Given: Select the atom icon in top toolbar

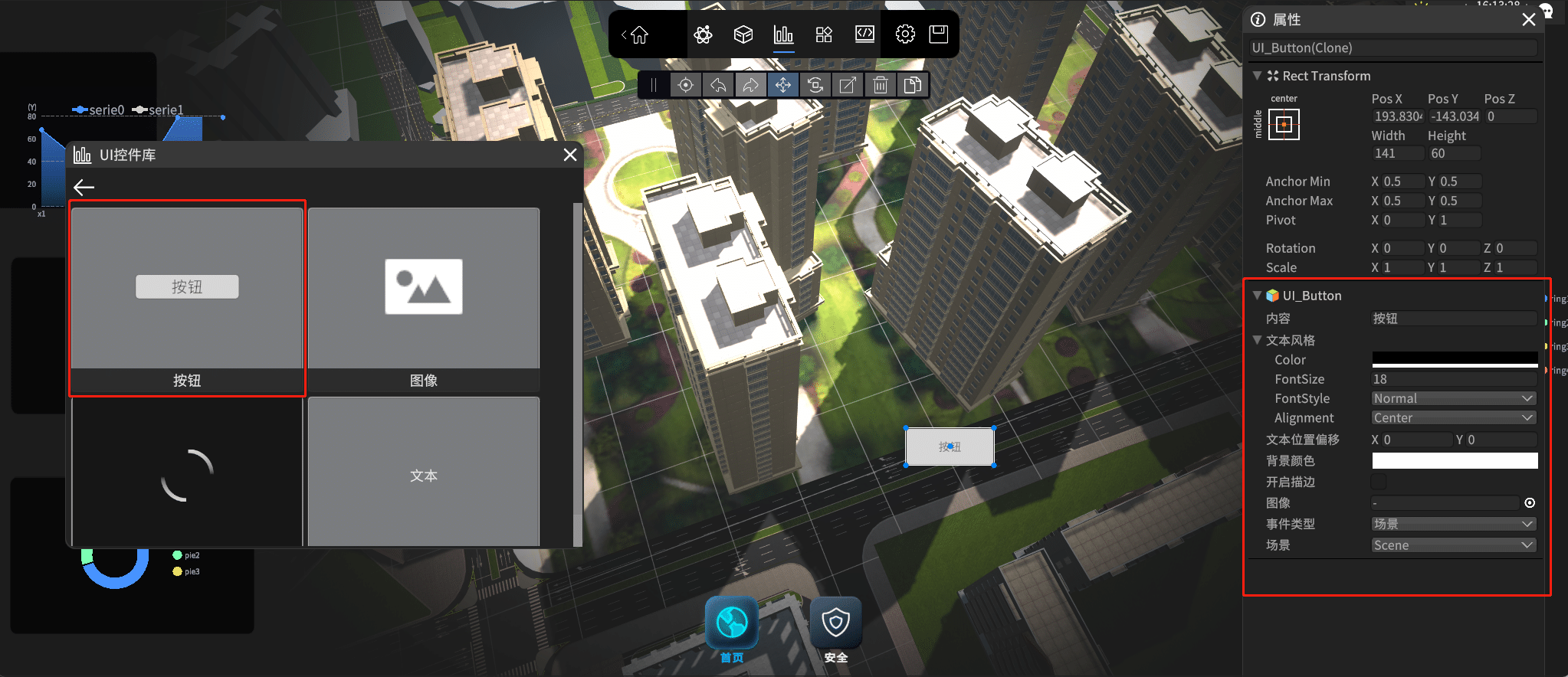Looking at the screenshot, I should click(703, 34).
